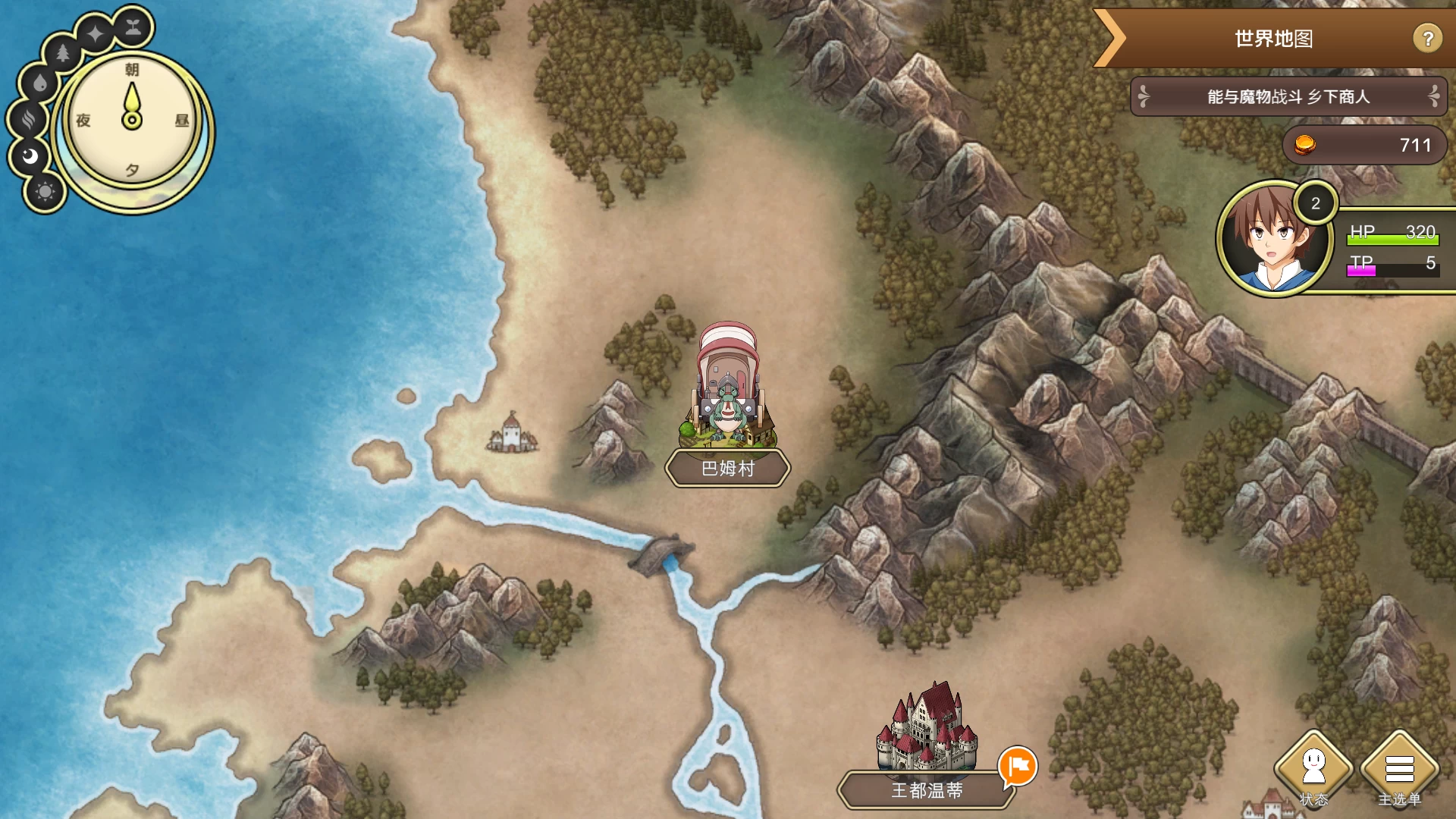
Task: Travel to 巴姆村 village label
Action: [x=728, y=469]
